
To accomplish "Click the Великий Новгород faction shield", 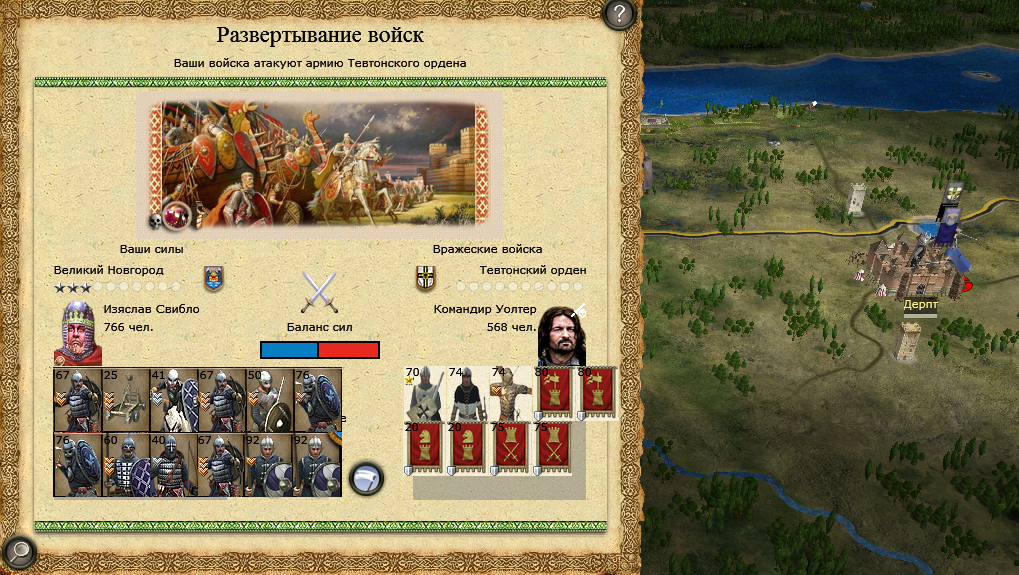I will coord(213,277).
